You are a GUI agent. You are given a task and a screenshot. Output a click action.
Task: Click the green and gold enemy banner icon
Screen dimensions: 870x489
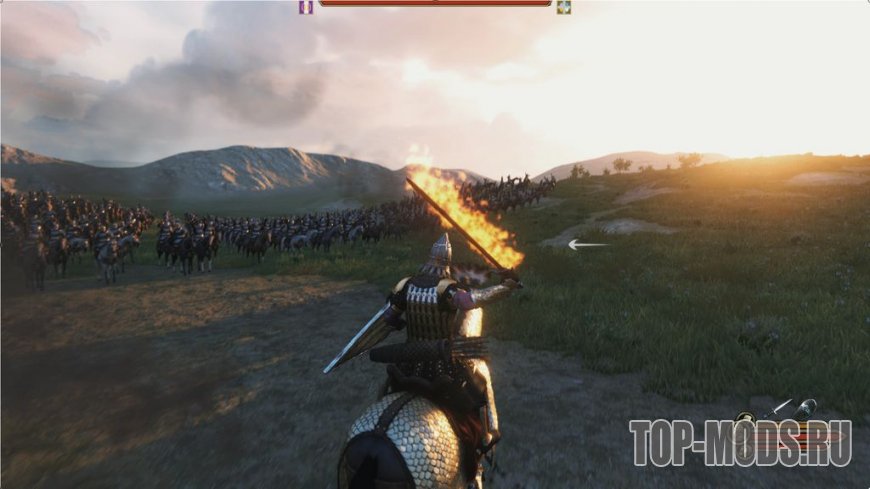564,7
